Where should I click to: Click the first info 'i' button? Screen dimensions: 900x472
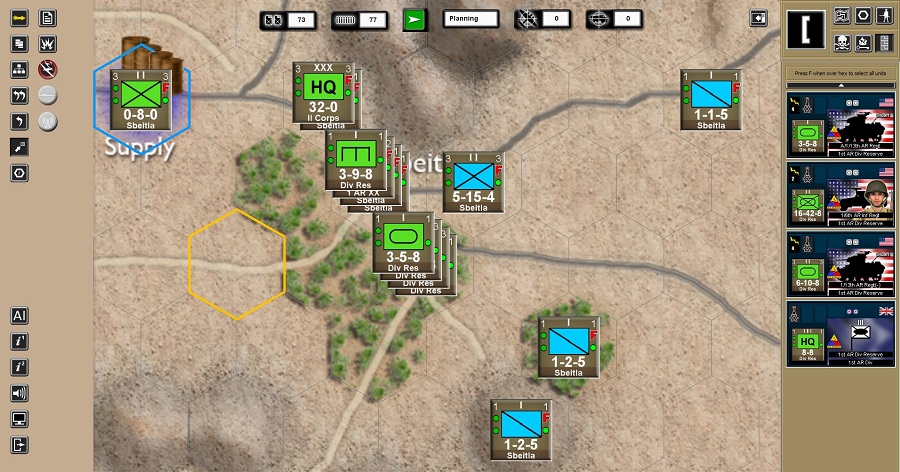19,341
